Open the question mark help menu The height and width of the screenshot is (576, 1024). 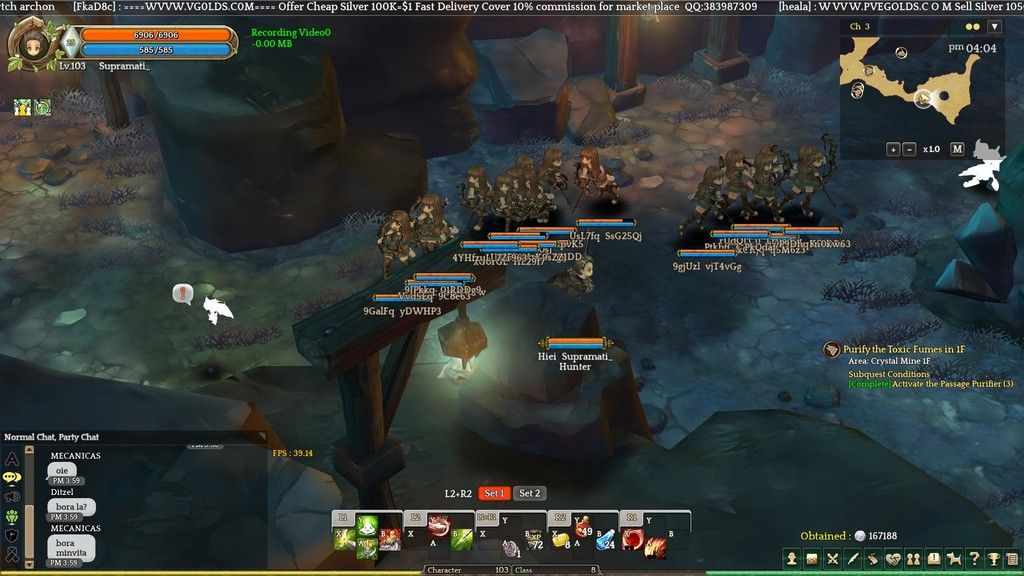point(974,558)
